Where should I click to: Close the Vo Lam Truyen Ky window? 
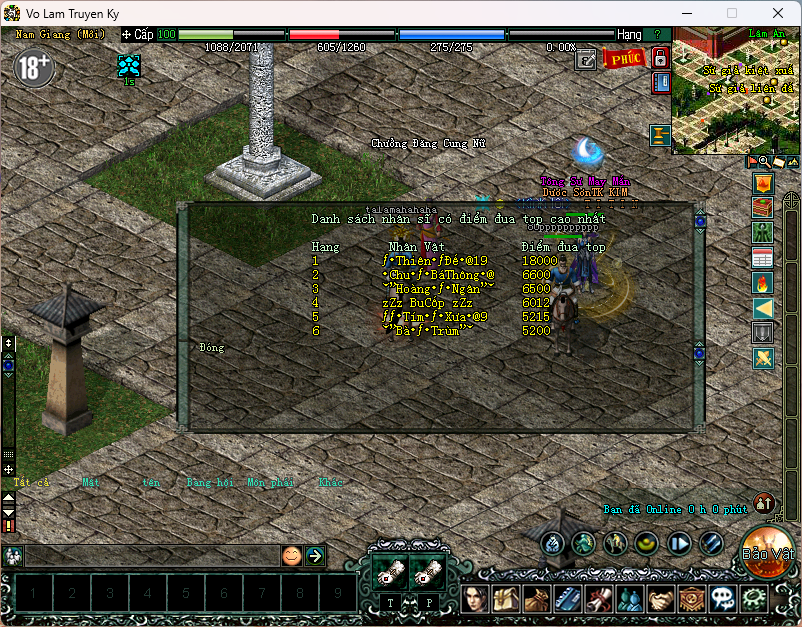(777, 13)
